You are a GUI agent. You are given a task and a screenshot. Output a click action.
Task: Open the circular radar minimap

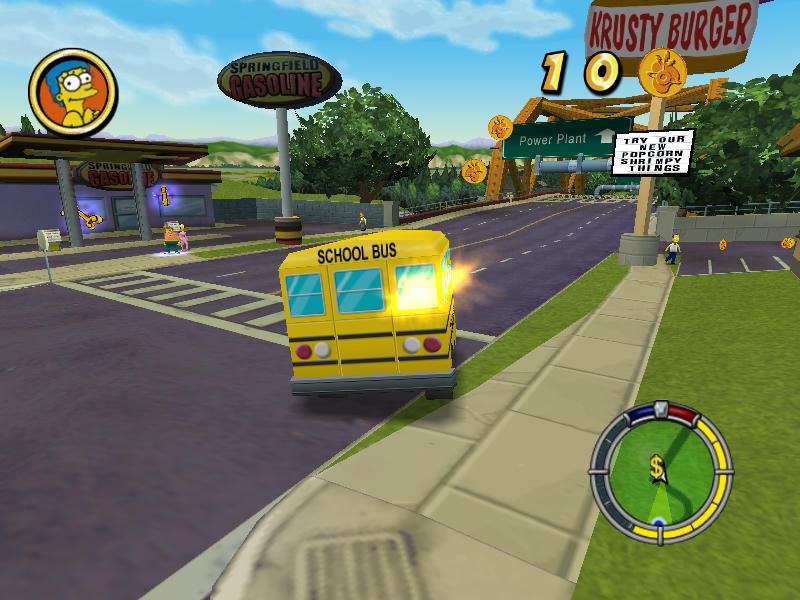point(660,473)
